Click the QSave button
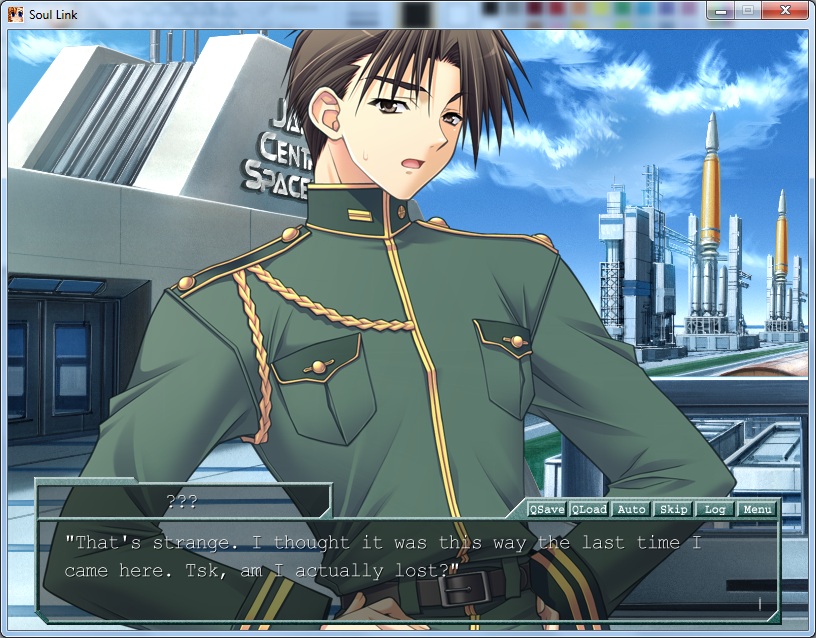Image resolution: width=816 pixels, height=638 pixels. coord(547,510)
